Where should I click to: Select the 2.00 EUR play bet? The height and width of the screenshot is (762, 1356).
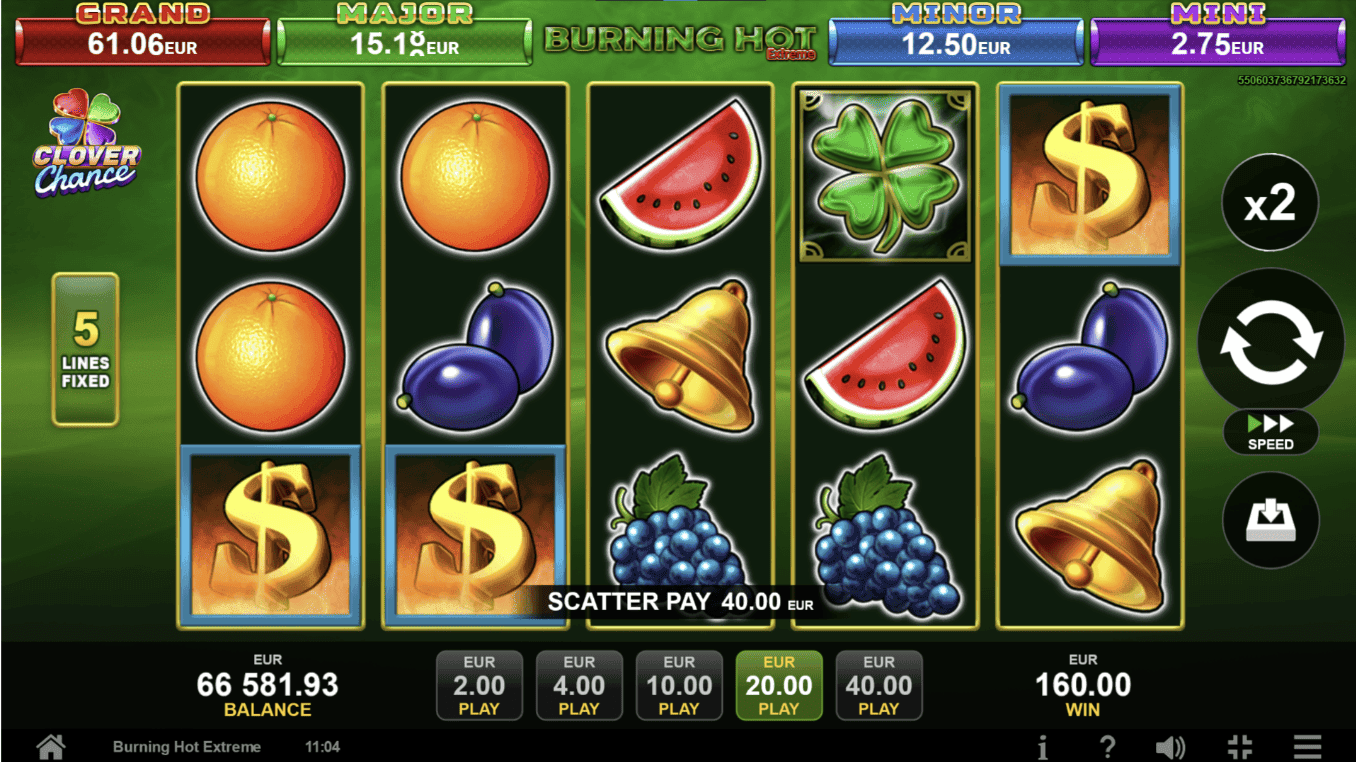click(479, 685)
